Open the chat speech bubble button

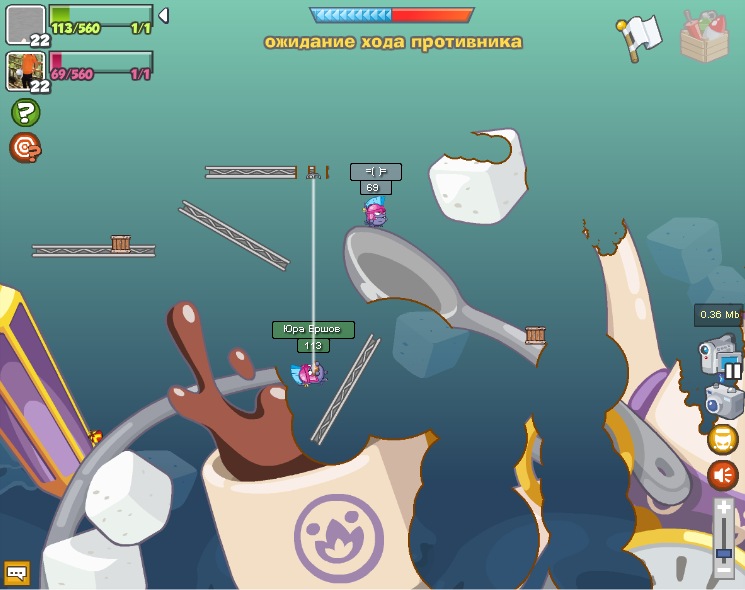[x=16, y=573]
